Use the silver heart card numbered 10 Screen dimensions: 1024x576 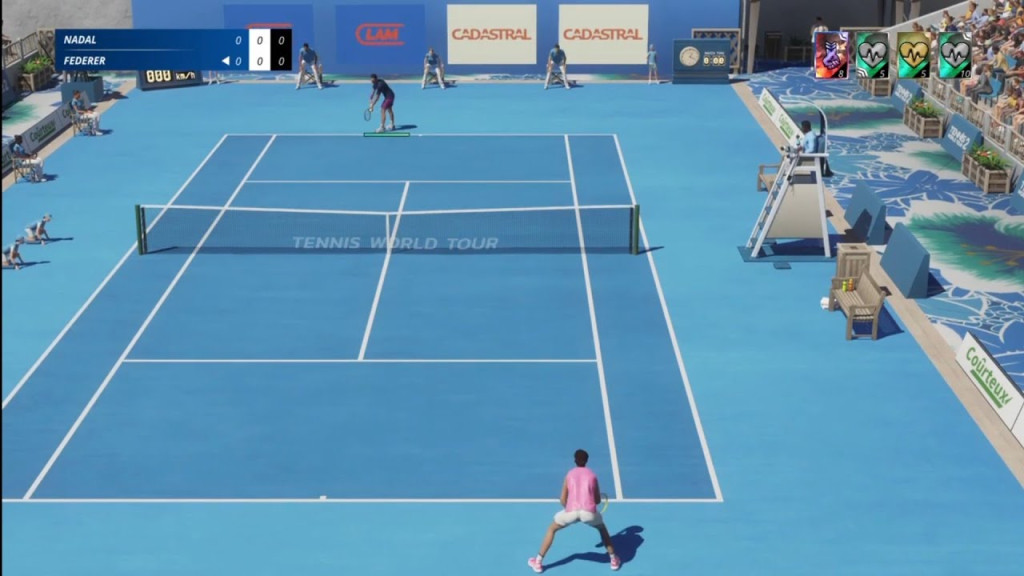[x=954, y=55]
